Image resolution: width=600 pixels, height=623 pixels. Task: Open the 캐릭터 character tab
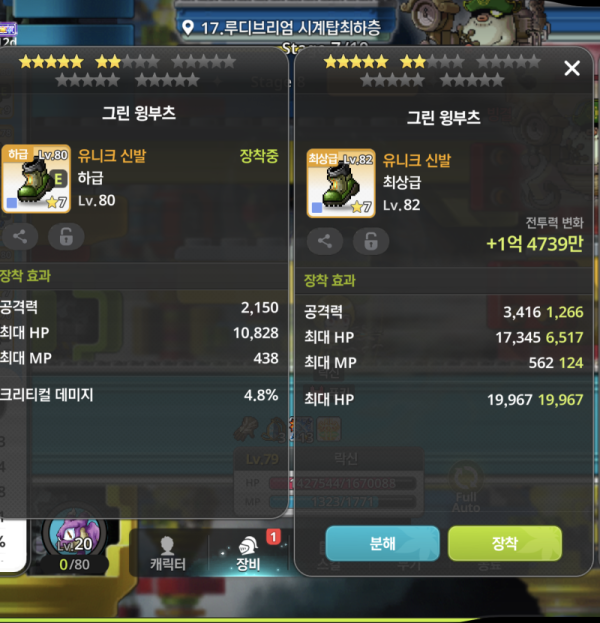[x=166, y=553]
